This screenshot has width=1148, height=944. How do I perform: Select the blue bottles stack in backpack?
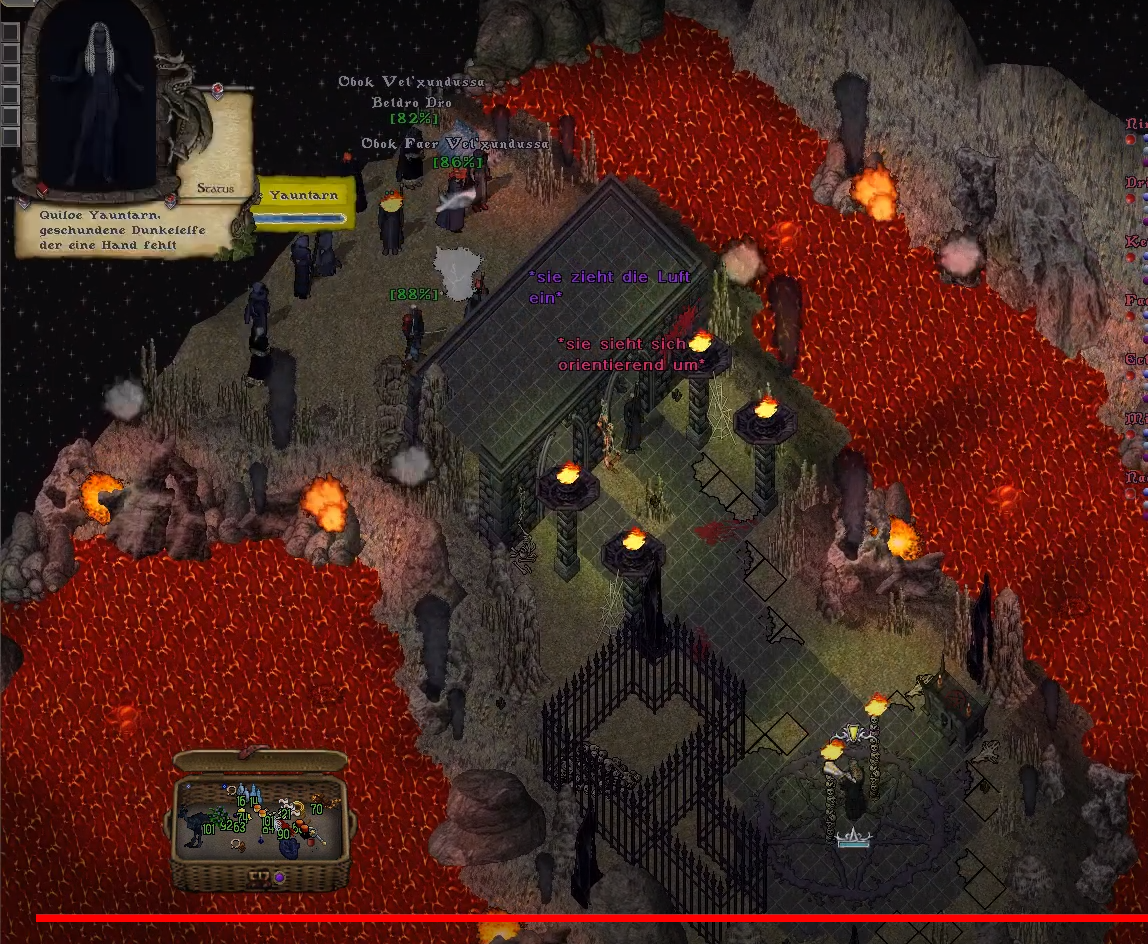[x=253, y=795]
